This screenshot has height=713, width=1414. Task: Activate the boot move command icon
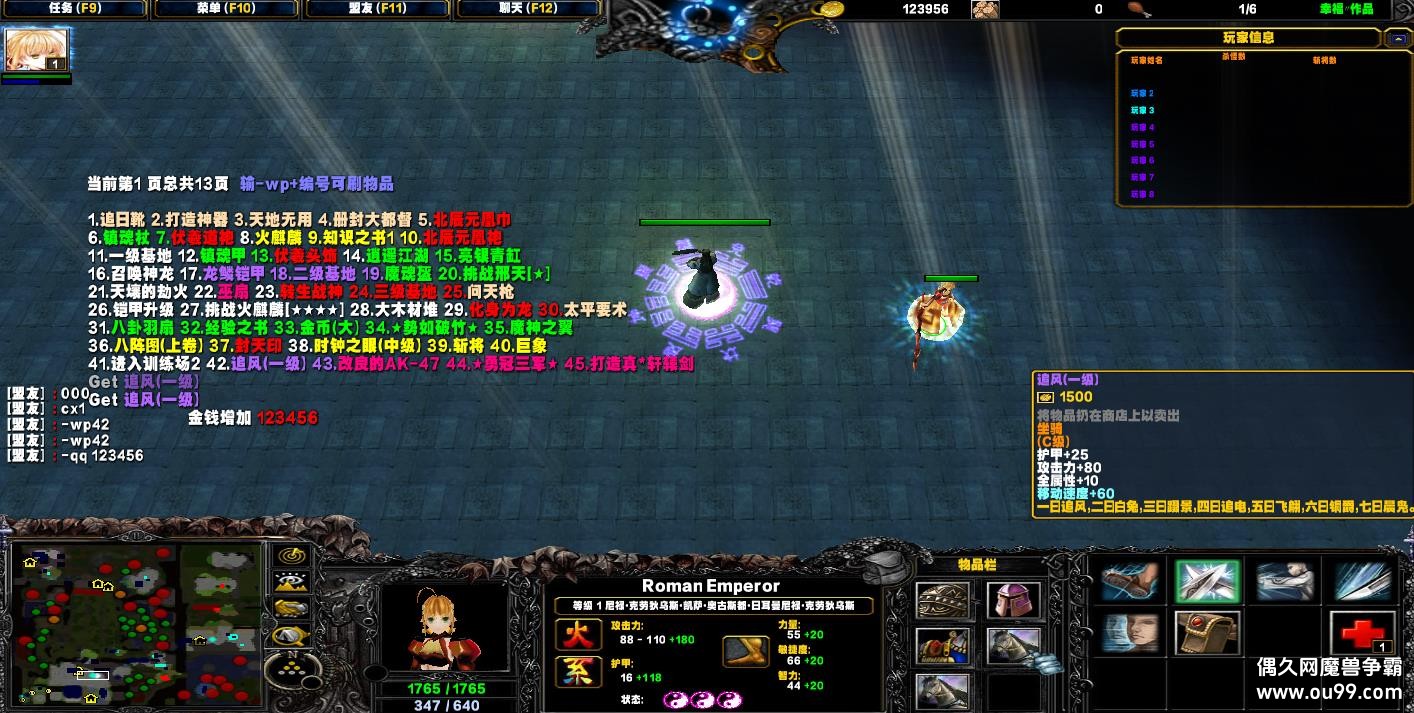[1130, 581]
